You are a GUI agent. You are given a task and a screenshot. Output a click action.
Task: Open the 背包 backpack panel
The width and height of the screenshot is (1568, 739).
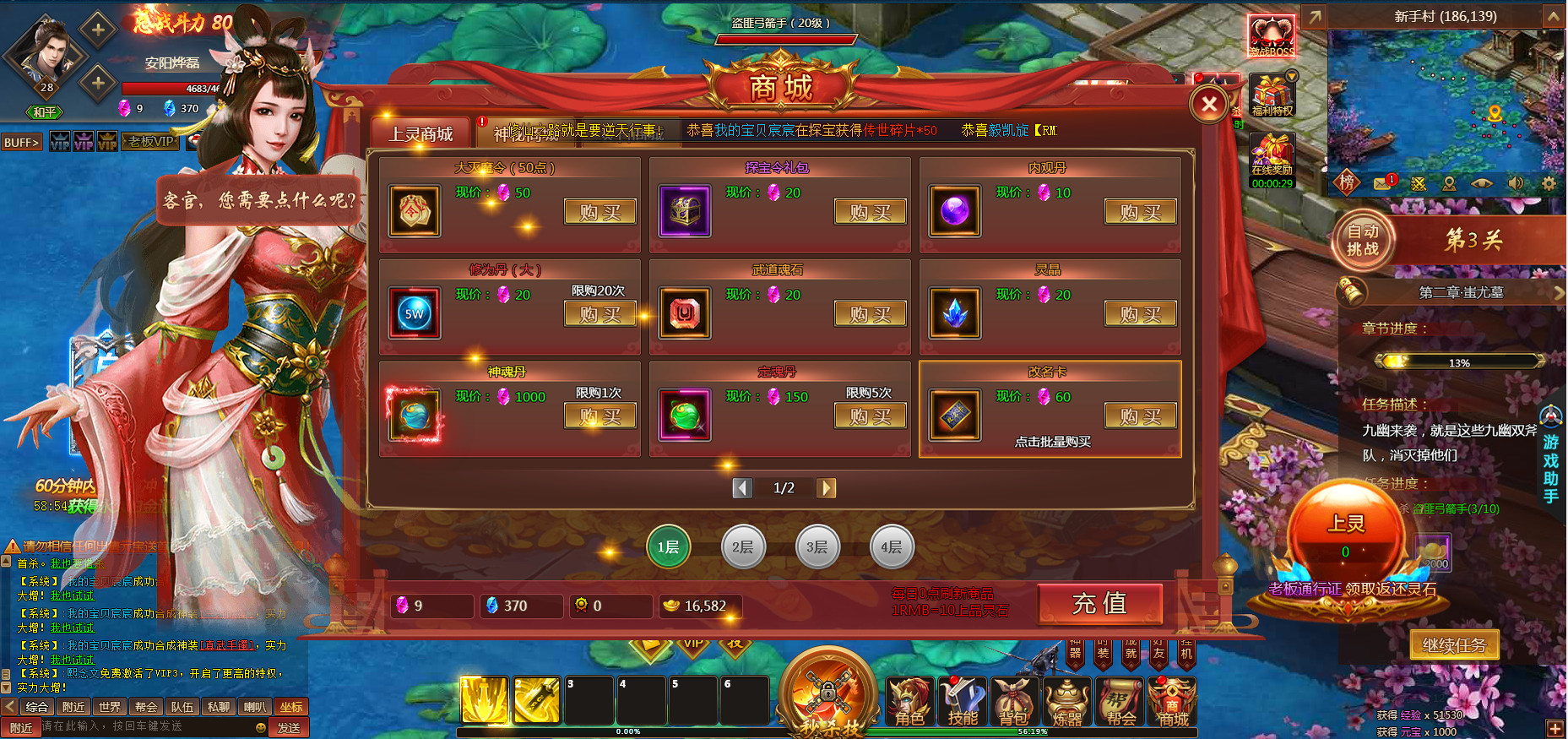click(x=1013, y=701)
